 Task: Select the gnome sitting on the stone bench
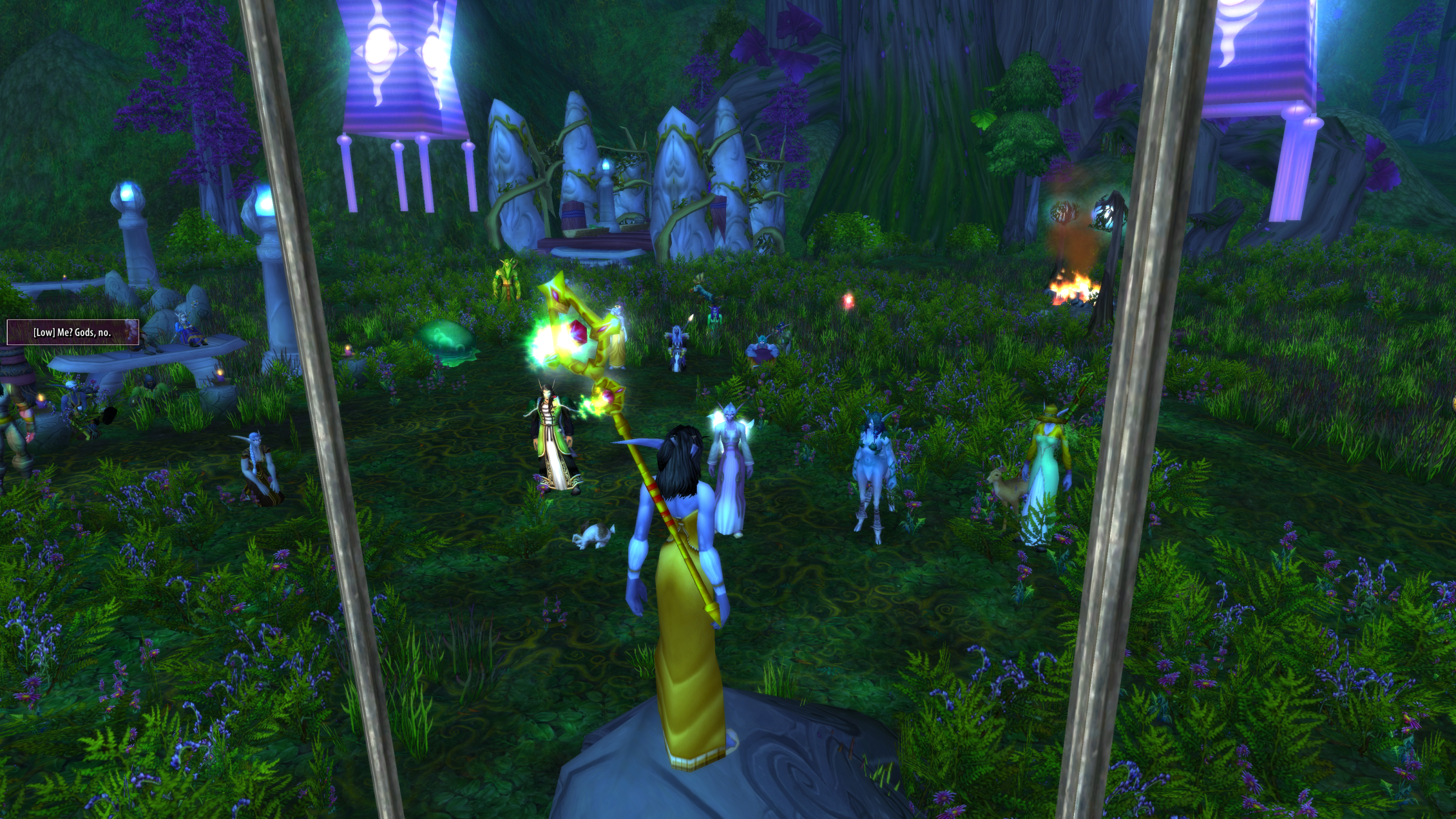coord(187,330)
